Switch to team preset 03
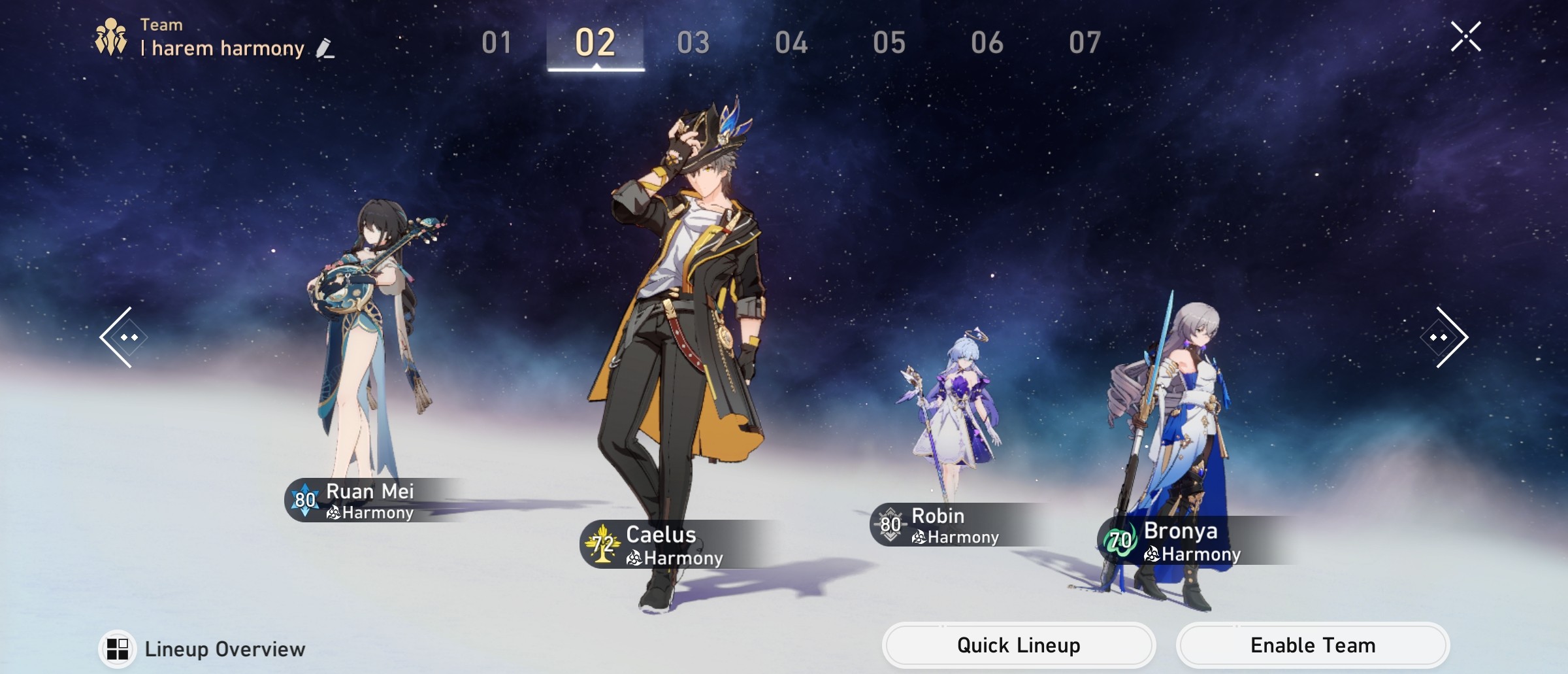This screenshot has height=674, width=1568. click(694, 42)
